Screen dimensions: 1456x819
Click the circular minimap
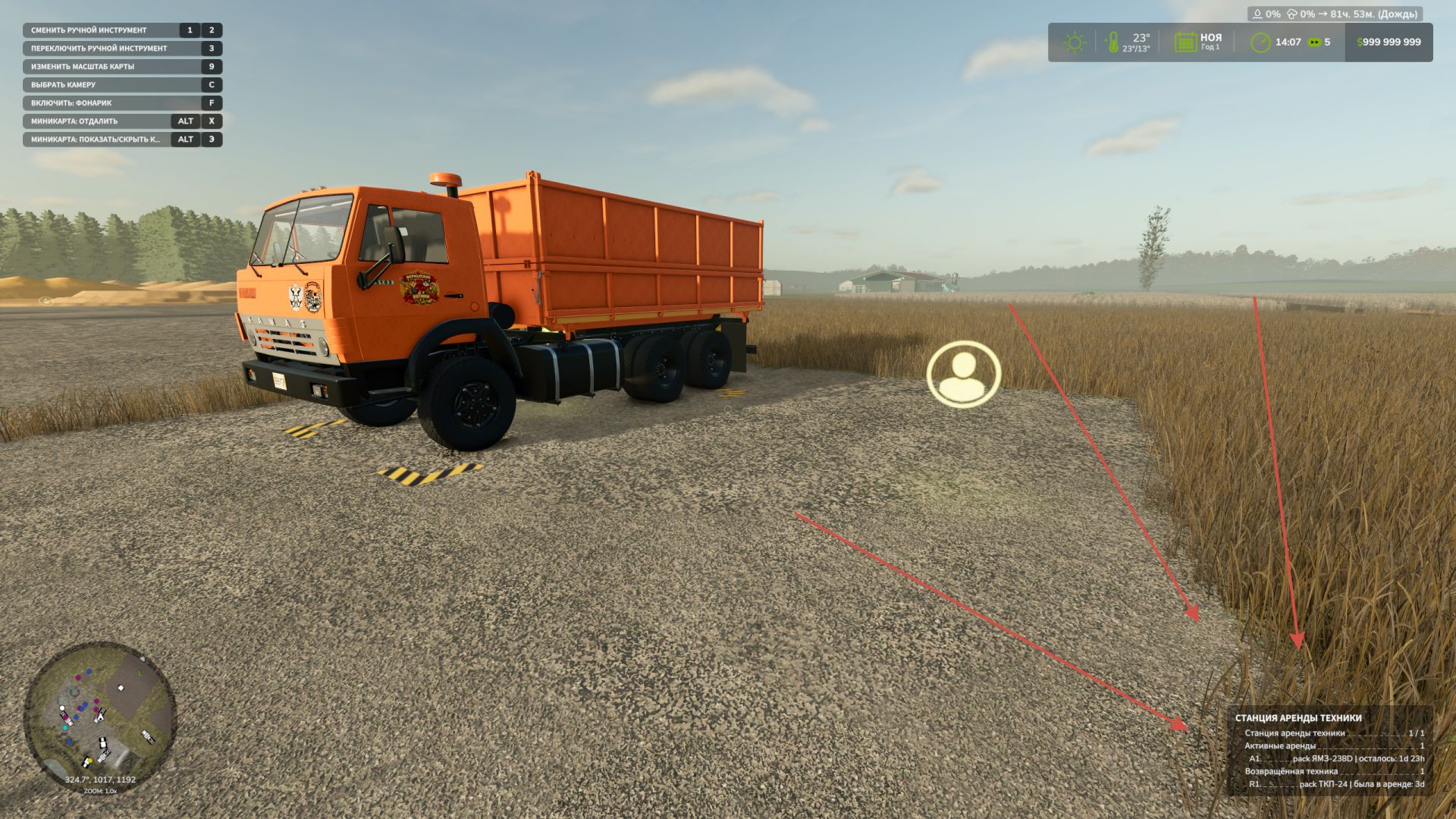coord(100,717)
